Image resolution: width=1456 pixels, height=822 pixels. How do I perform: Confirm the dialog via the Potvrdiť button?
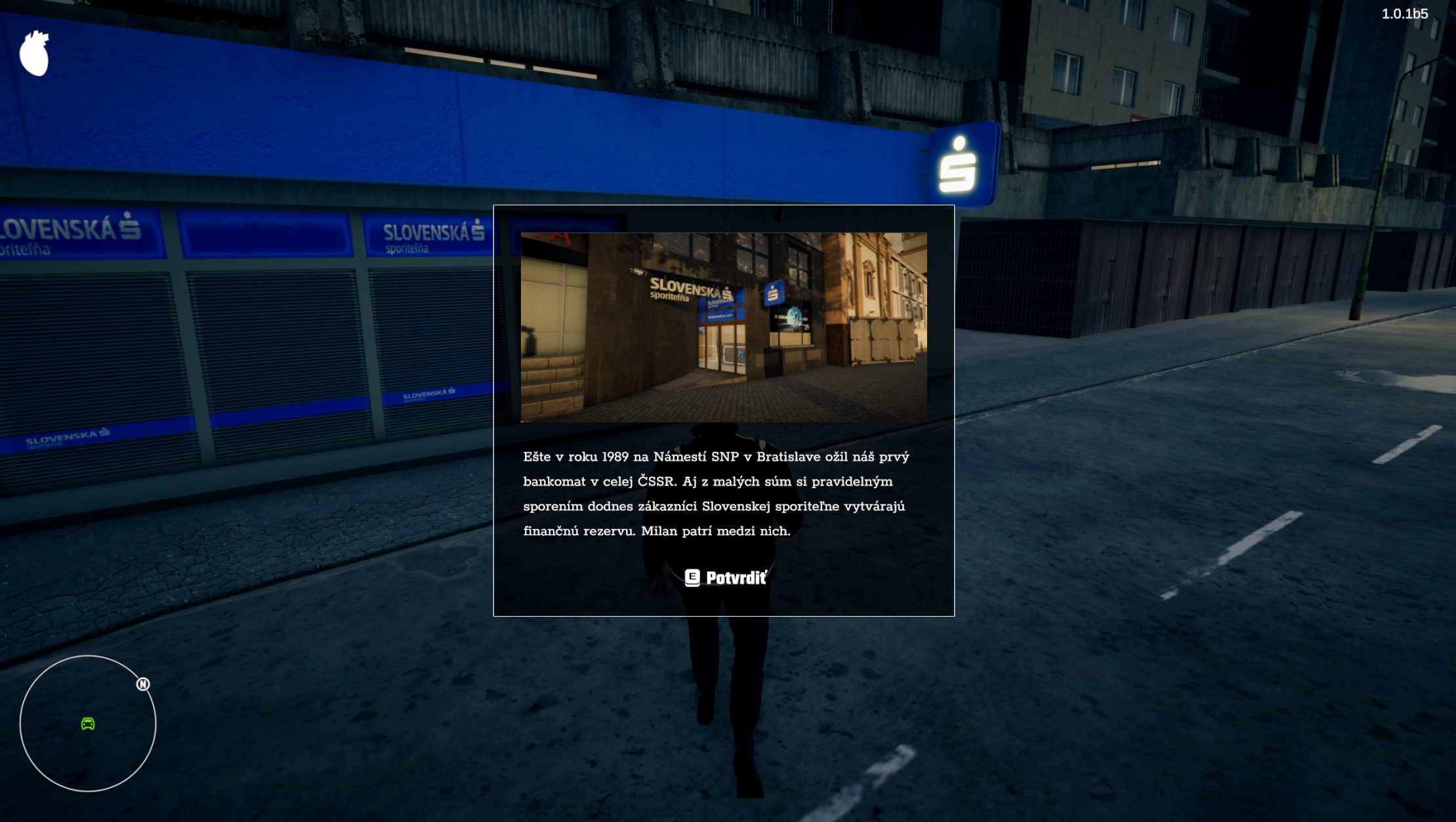click(725, 577)
